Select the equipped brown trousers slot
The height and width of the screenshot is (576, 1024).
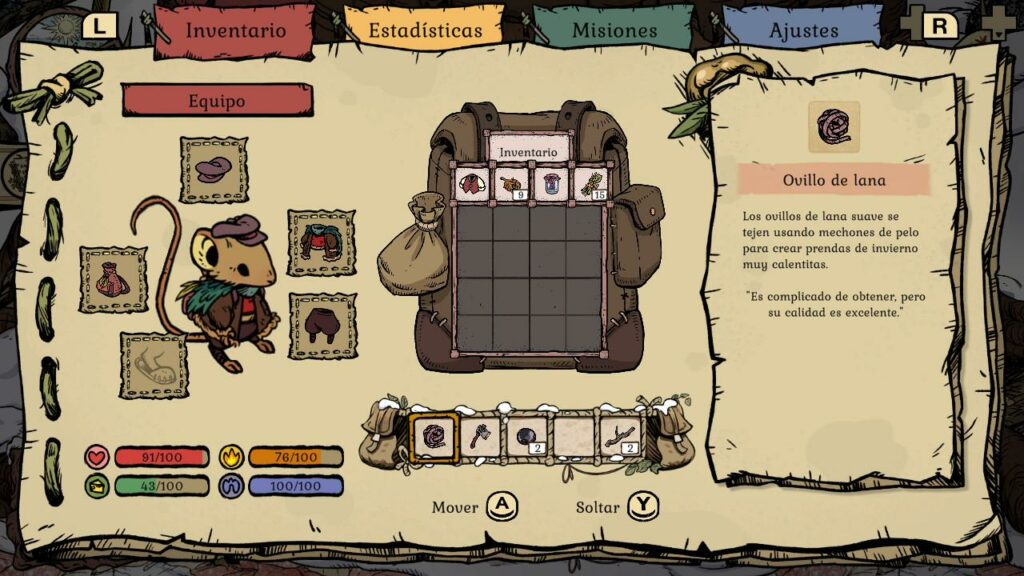tap(322, 326)
